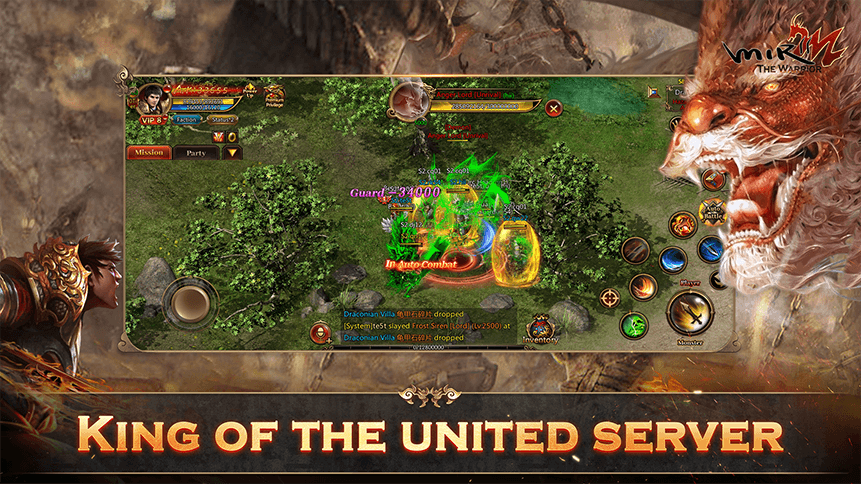Cast the fire slash skill
861x484 pixels.
(x=643, y=287)
